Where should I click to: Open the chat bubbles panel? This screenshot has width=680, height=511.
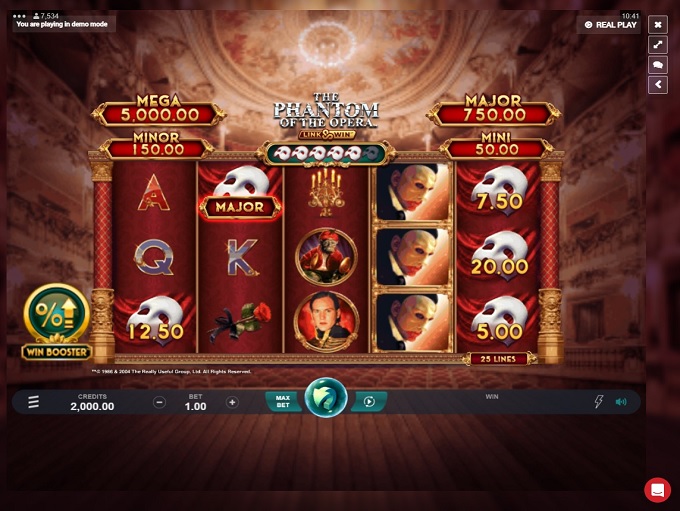click(x=658, y=65)
